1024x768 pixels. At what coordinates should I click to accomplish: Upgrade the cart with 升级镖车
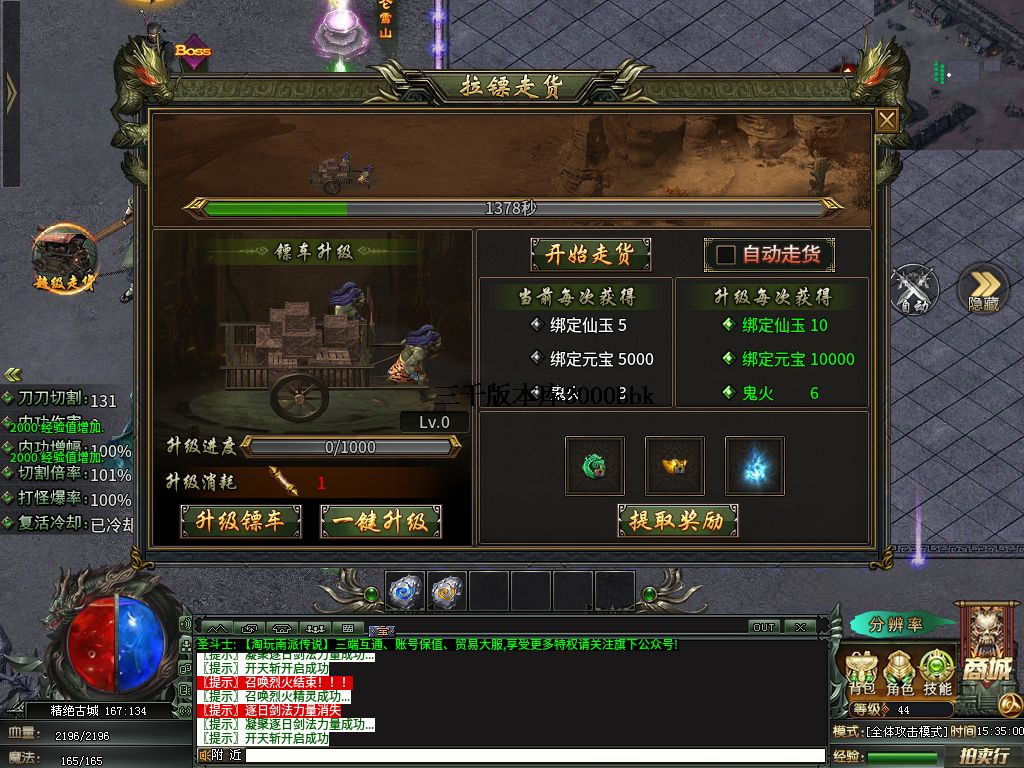[240, 521]
